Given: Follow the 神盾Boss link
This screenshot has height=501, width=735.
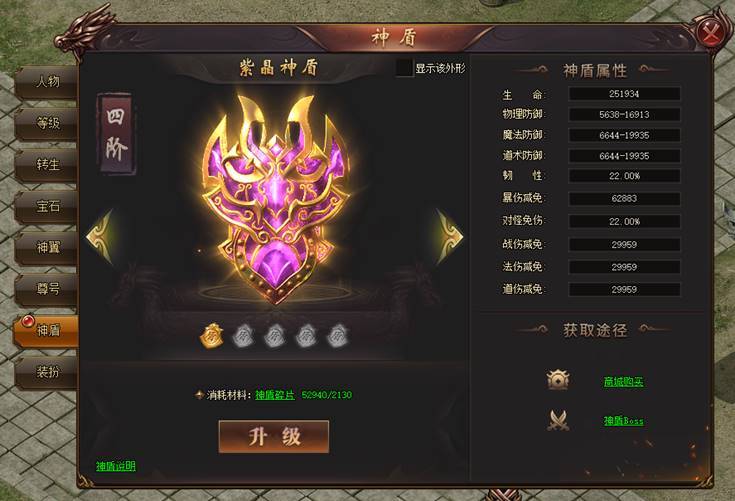Looking at the screenshot, I should coord(623,421).
